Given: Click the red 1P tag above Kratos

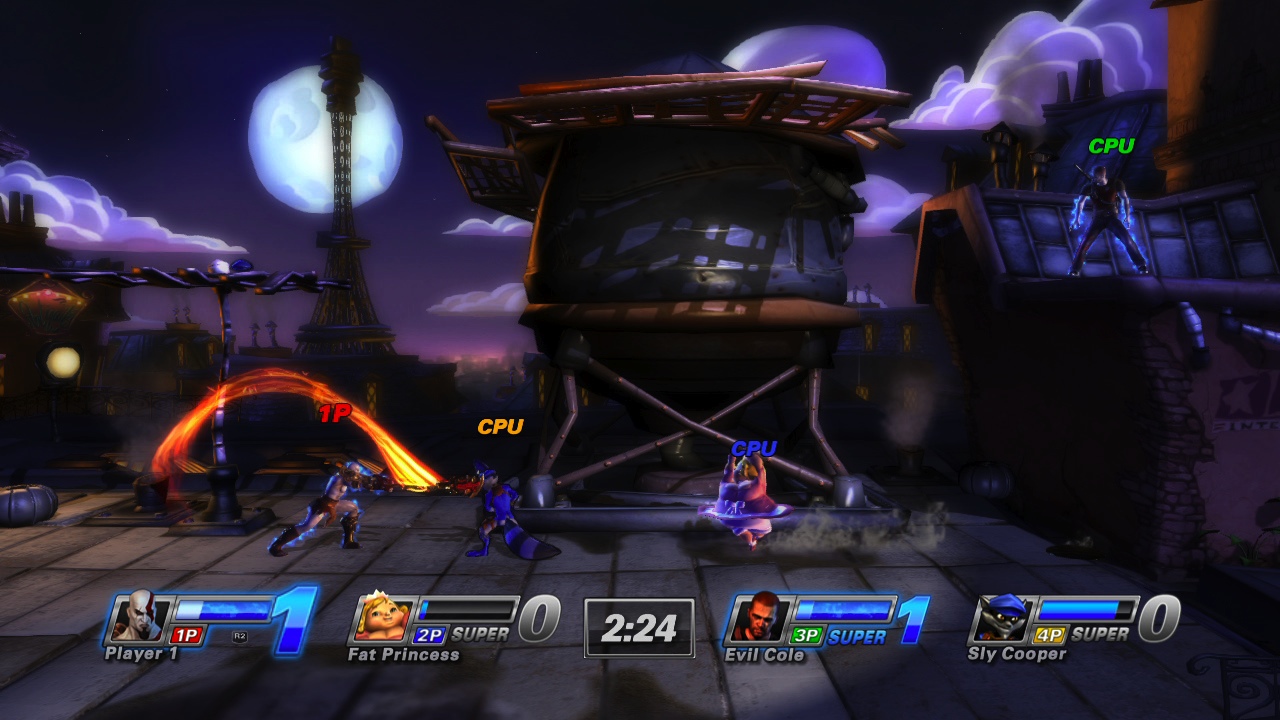Looking at the screenshot, I should click(x=334, y=411).
